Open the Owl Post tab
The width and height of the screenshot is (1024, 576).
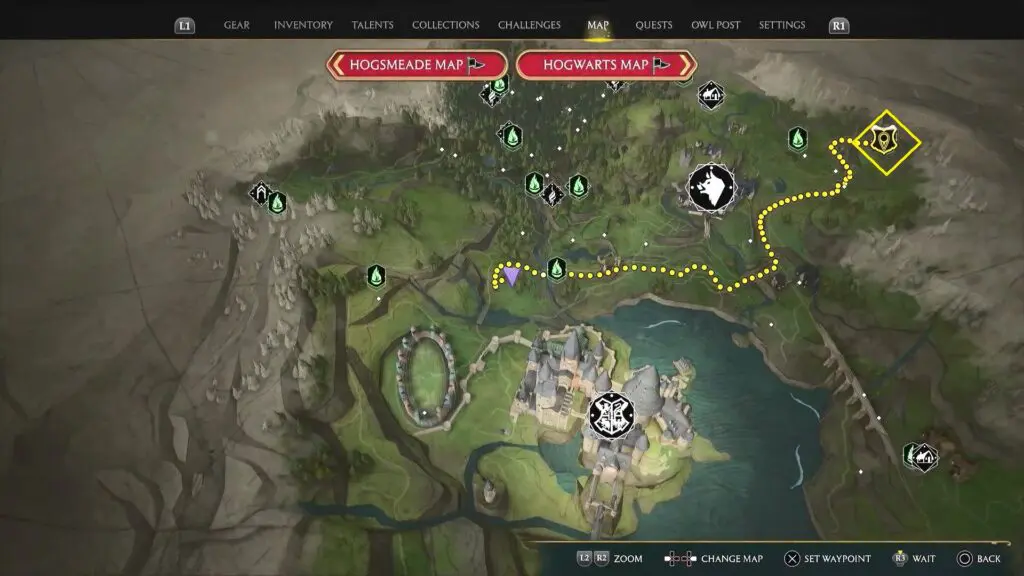716,25
